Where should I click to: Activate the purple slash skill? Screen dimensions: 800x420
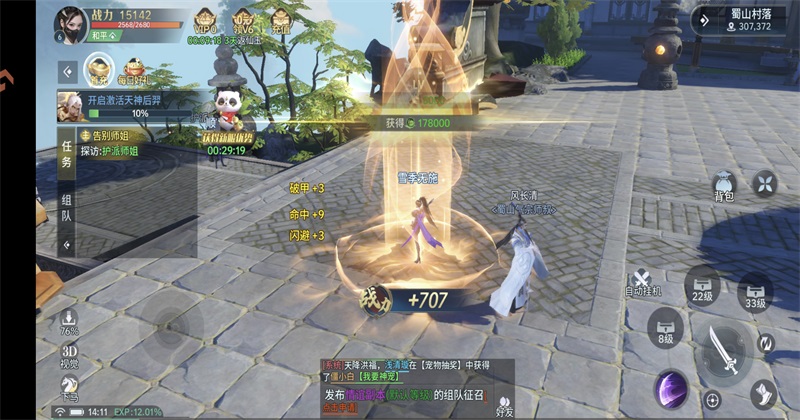(670, 388)
